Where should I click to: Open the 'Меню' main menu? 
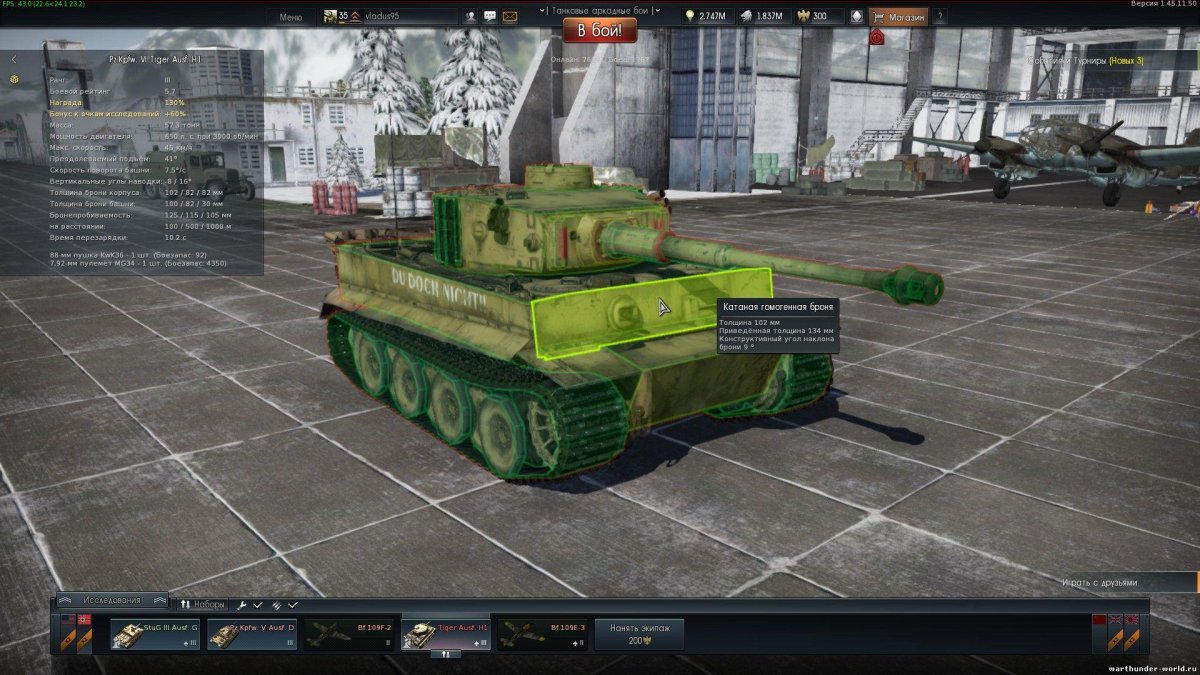(291, 17)
